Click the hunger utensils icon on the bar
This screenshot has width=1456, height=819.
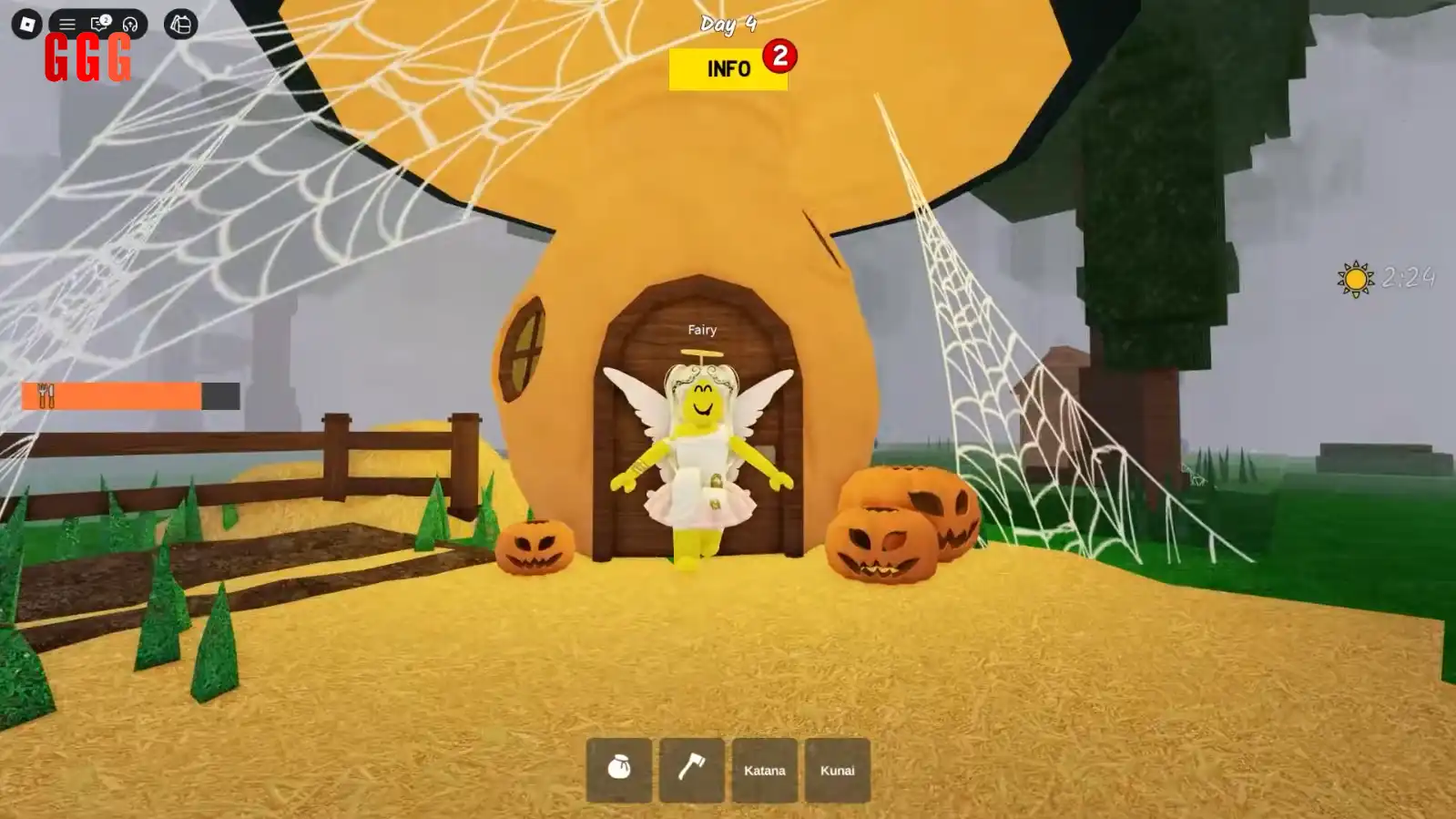tap(45, 397)
